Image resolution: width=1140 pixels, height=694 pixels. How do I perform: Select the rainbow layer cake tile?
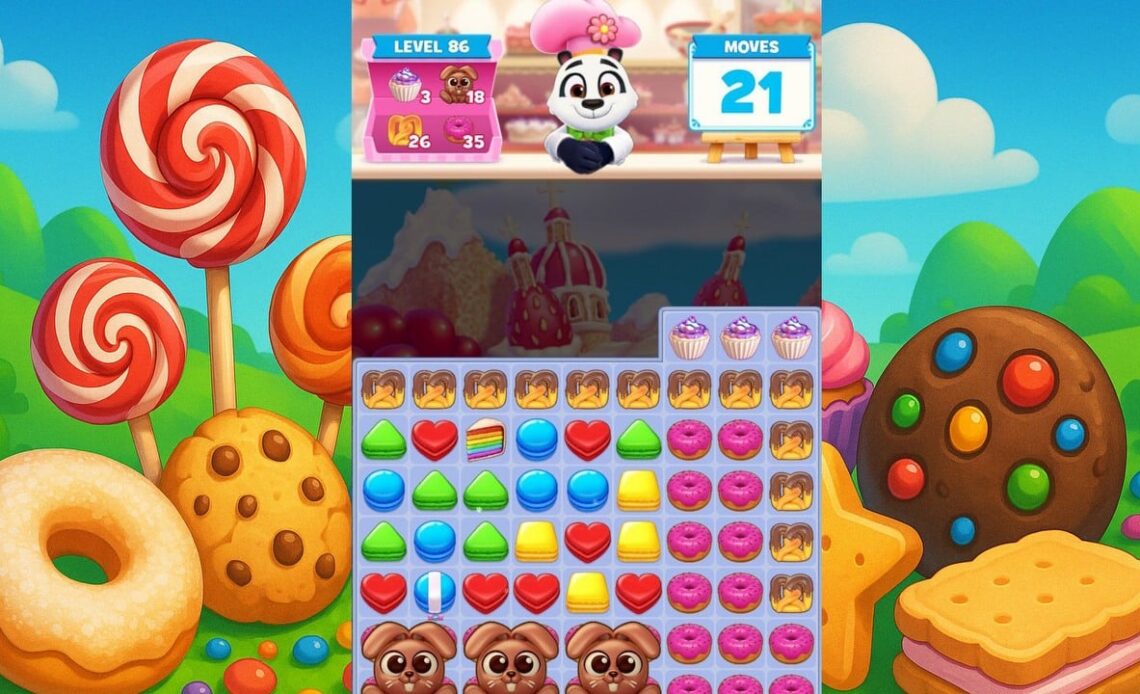tap(485, 440)
